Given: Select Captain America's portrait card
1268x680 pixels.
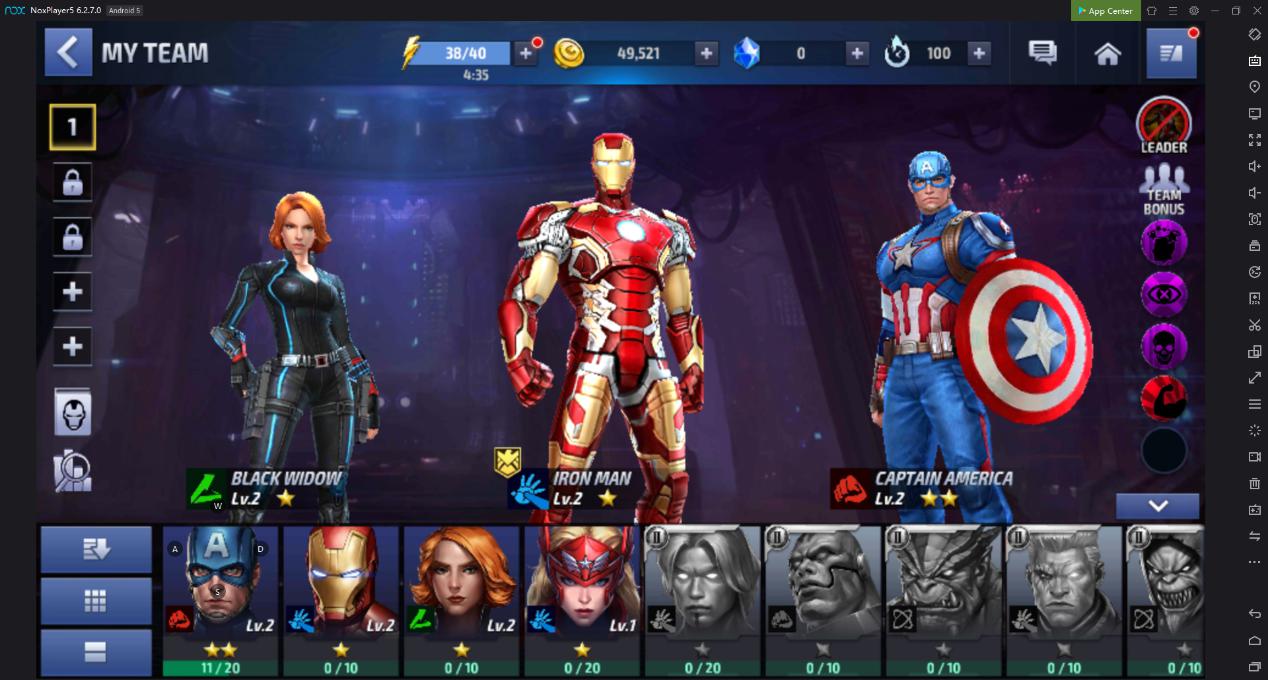Looking at the screenshot, I should click(221, 600).
